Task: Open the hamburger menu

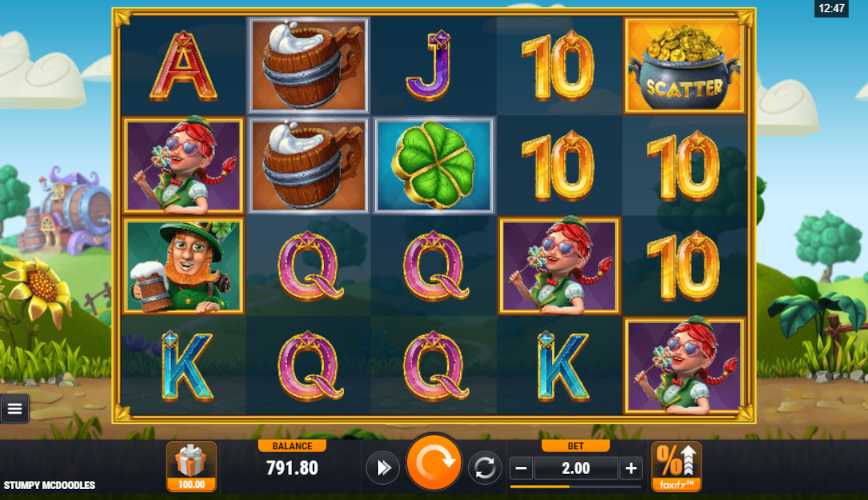Action: click(14, 408)
